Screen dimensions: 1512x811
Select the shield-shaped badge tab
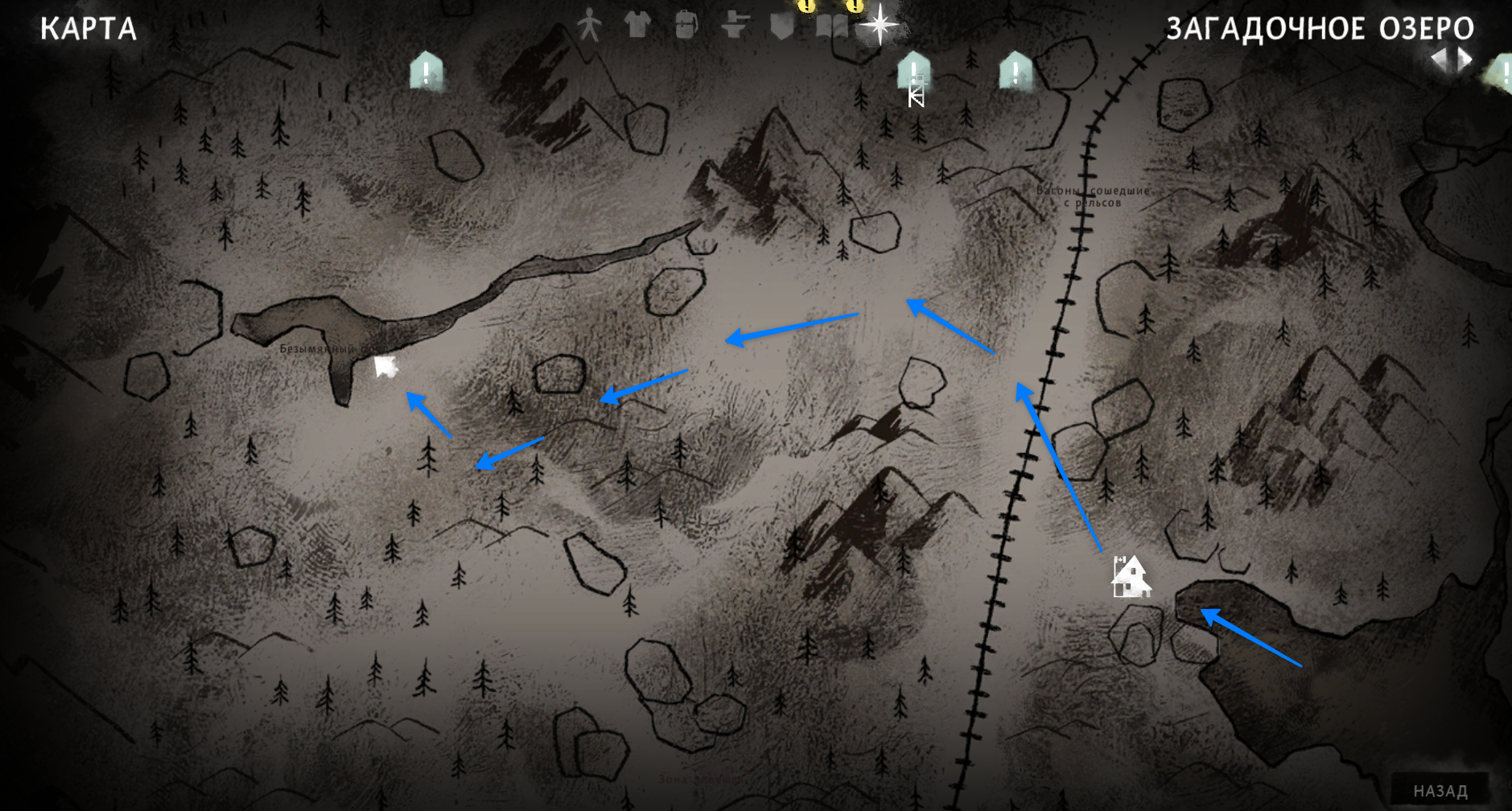(782, 27)
